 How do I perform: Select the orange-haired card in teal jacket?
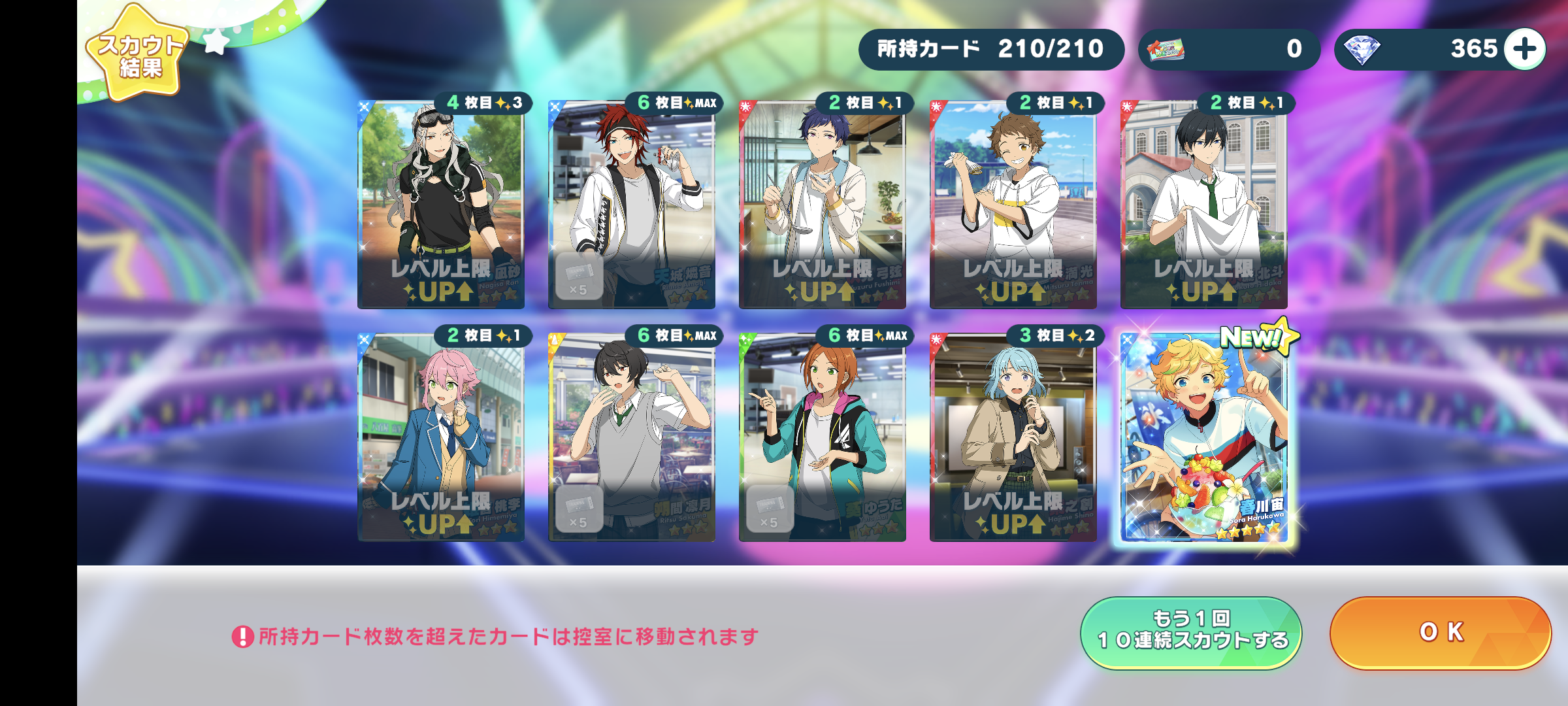click(x=822, y=438)
